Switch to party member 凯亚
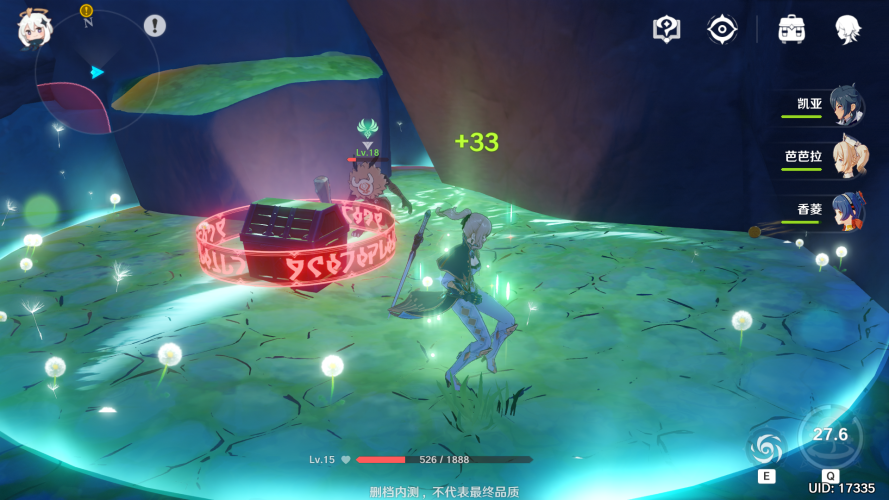The width and height of the screenshot is (889, 500). click(823, 106)
